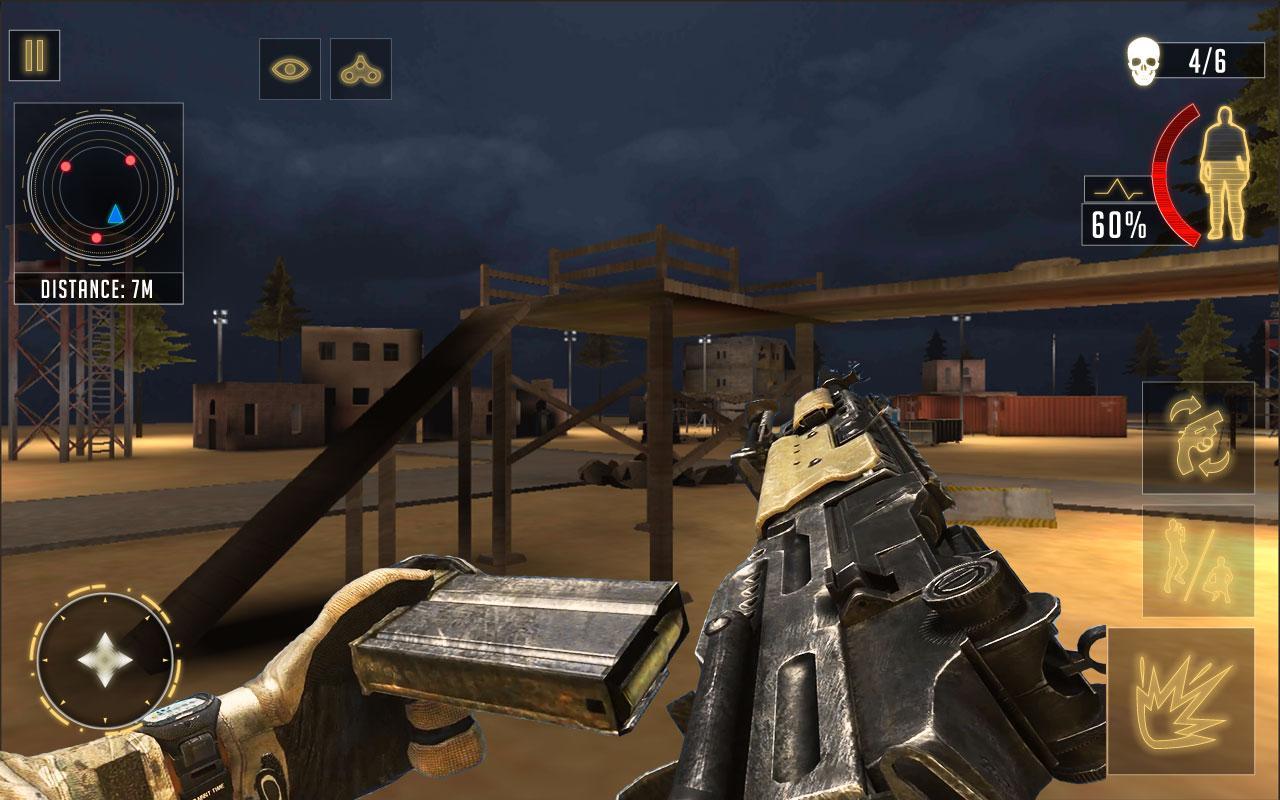
Task: Tap the pause button
Action: tap(33, 55)
